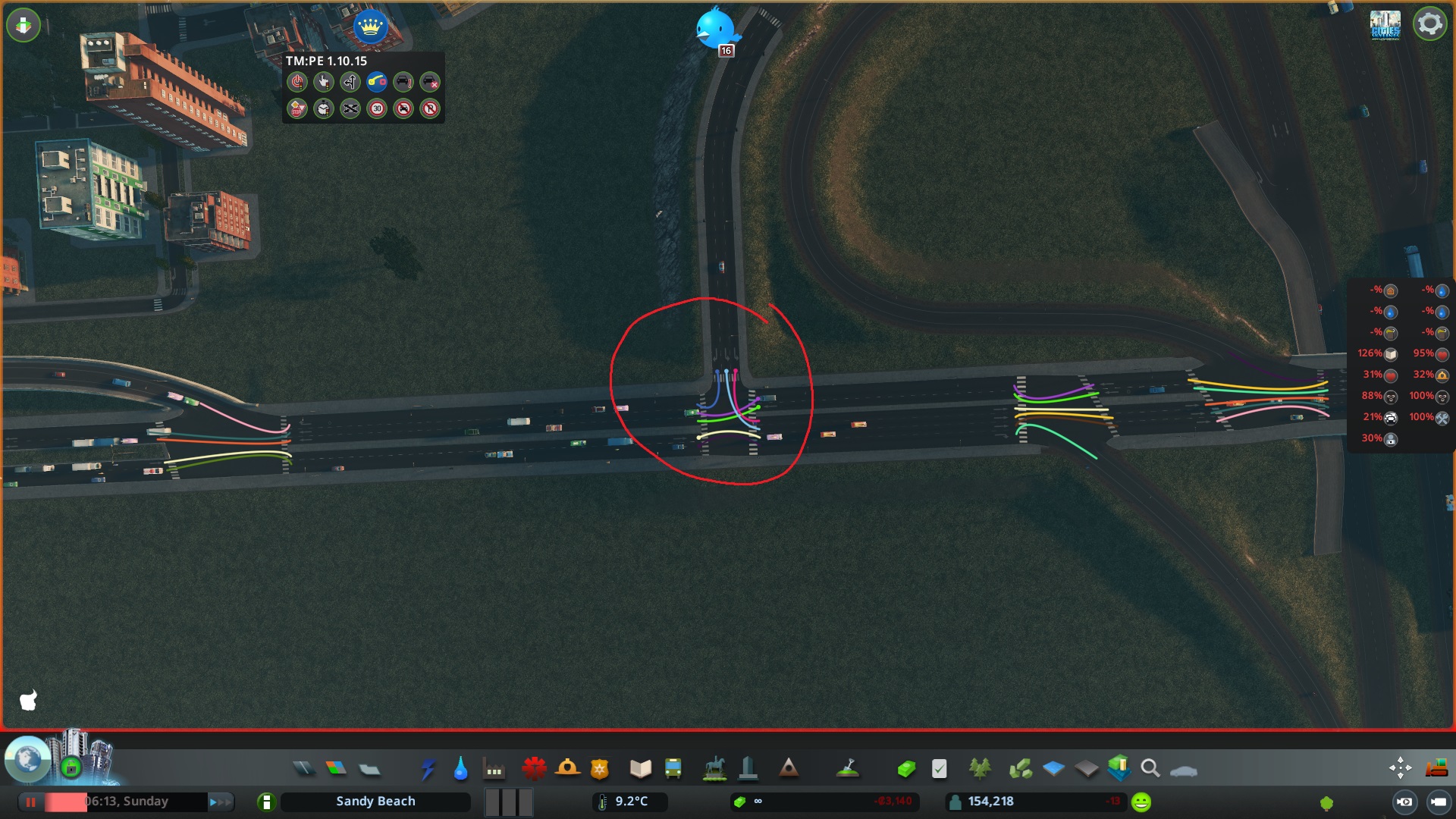
Task: Open the Education build menu
Action: tap(641, 768)
